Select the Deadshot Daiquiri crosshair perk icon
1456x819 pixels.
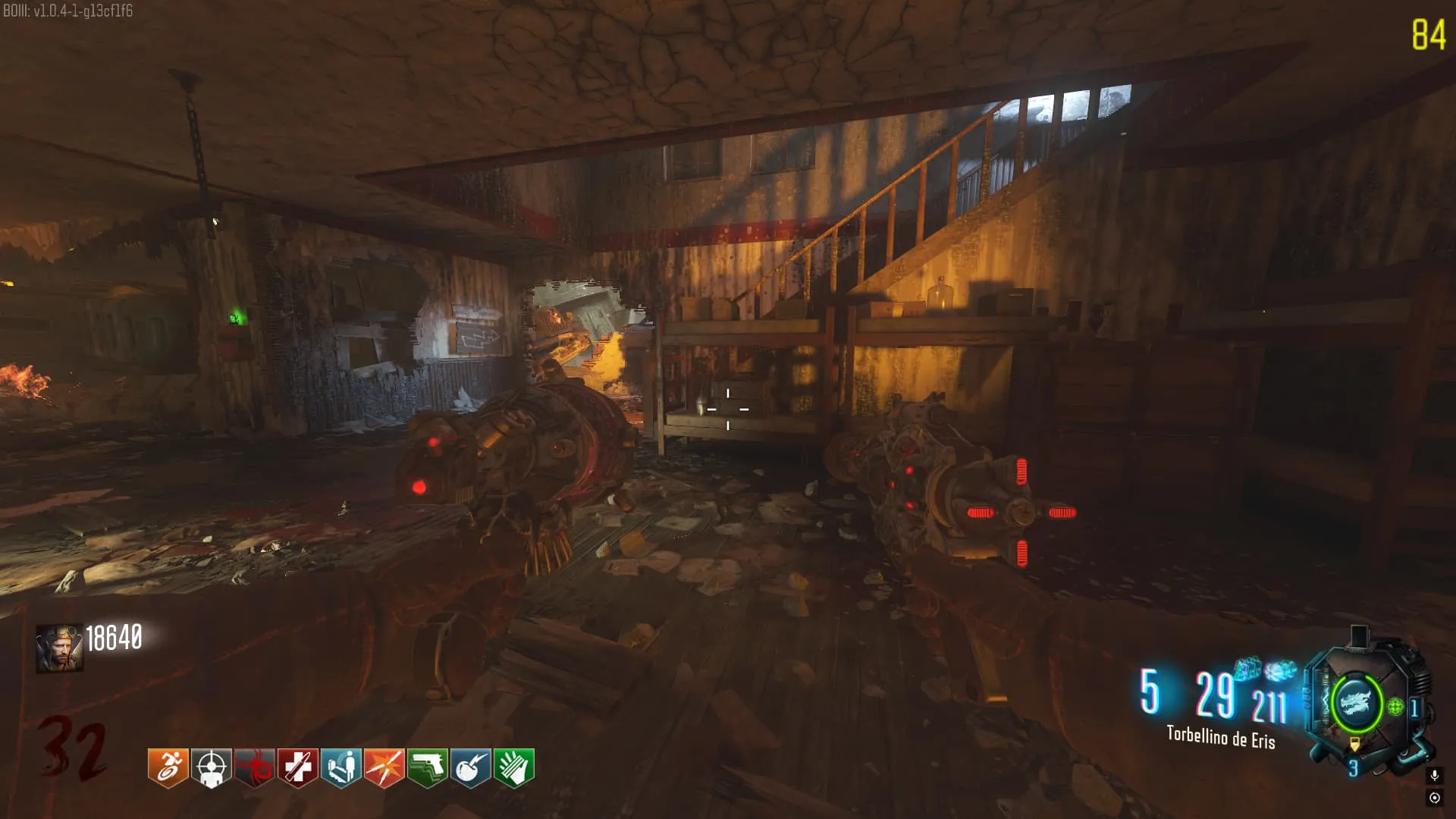tap(211, 767)
